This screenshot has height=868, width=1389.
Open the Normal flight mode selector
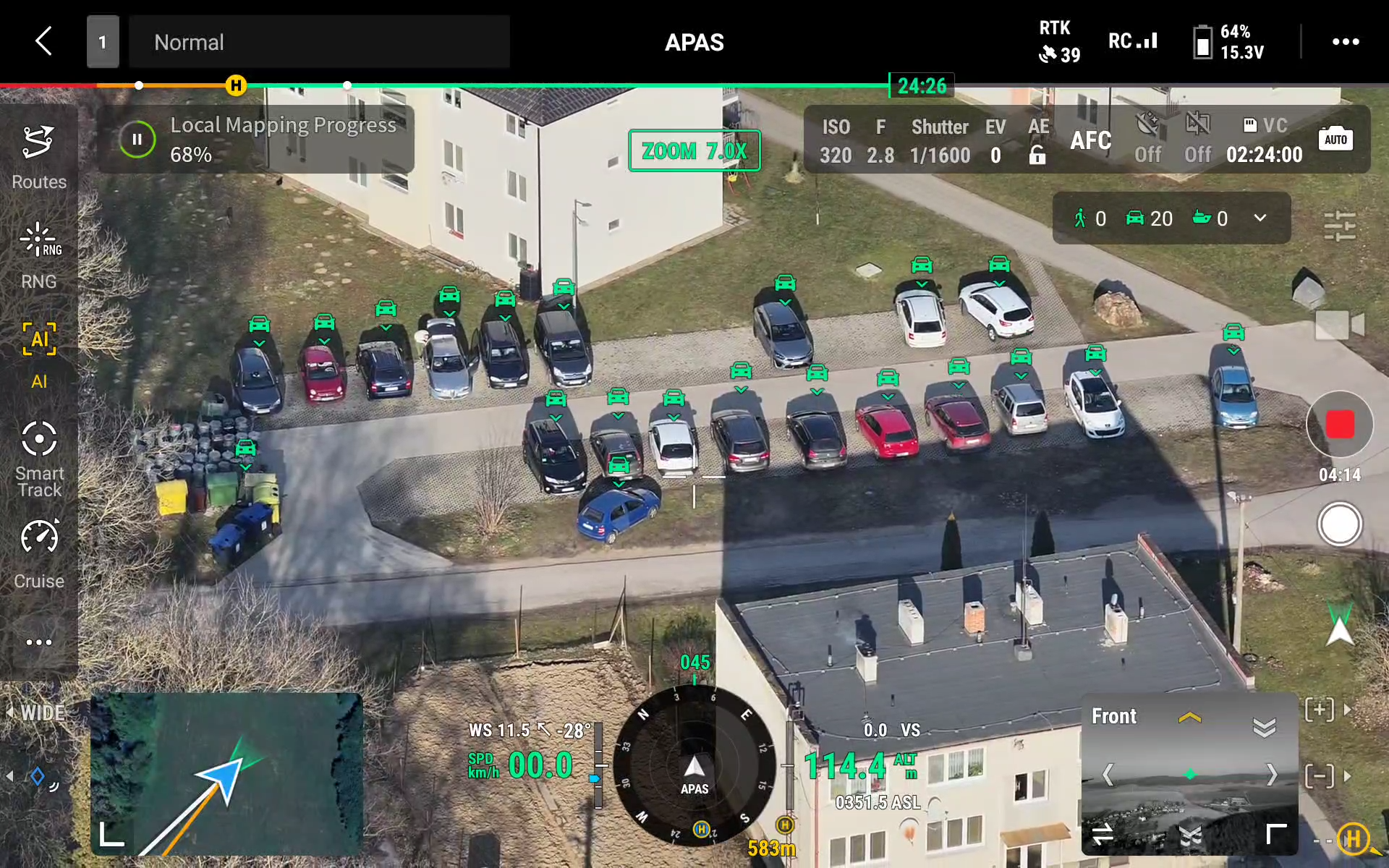[x=318, y=42]
